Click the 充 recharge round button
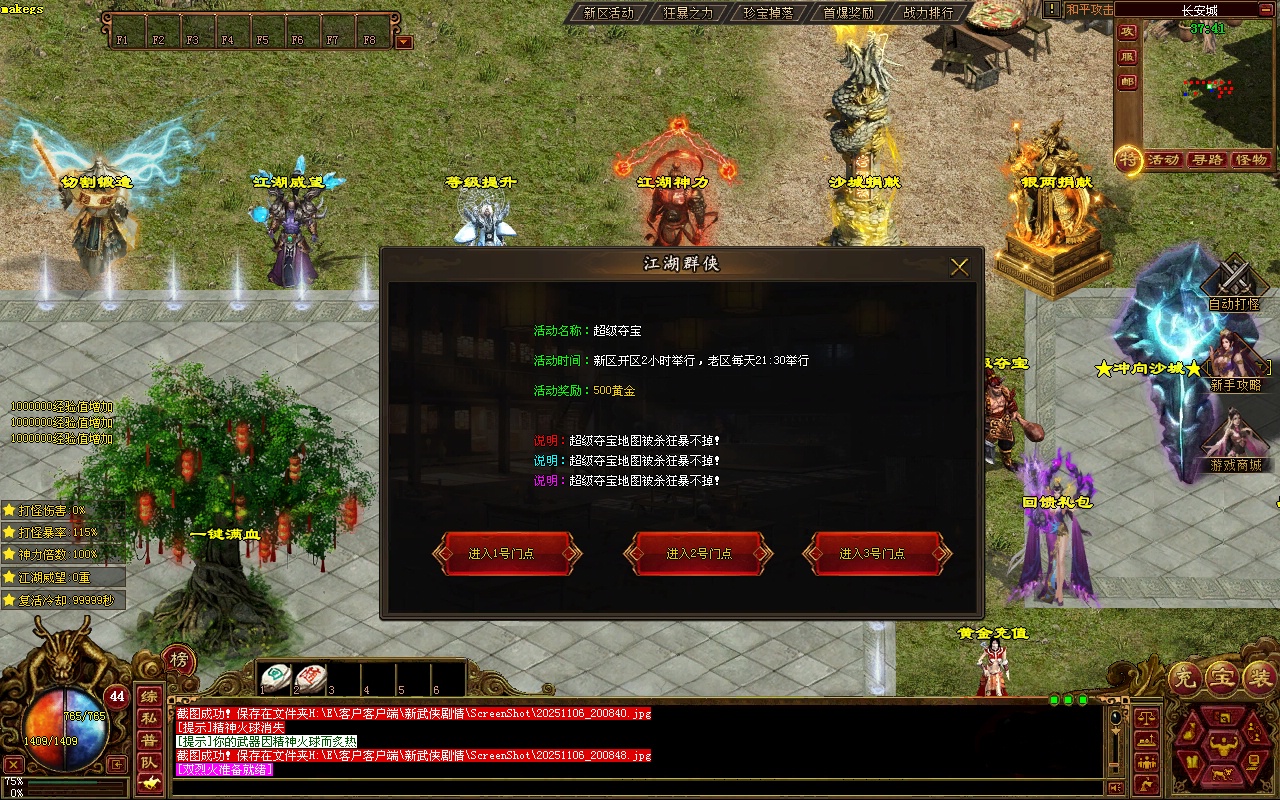1280x800 pixels. click(x=1186, y=679)
